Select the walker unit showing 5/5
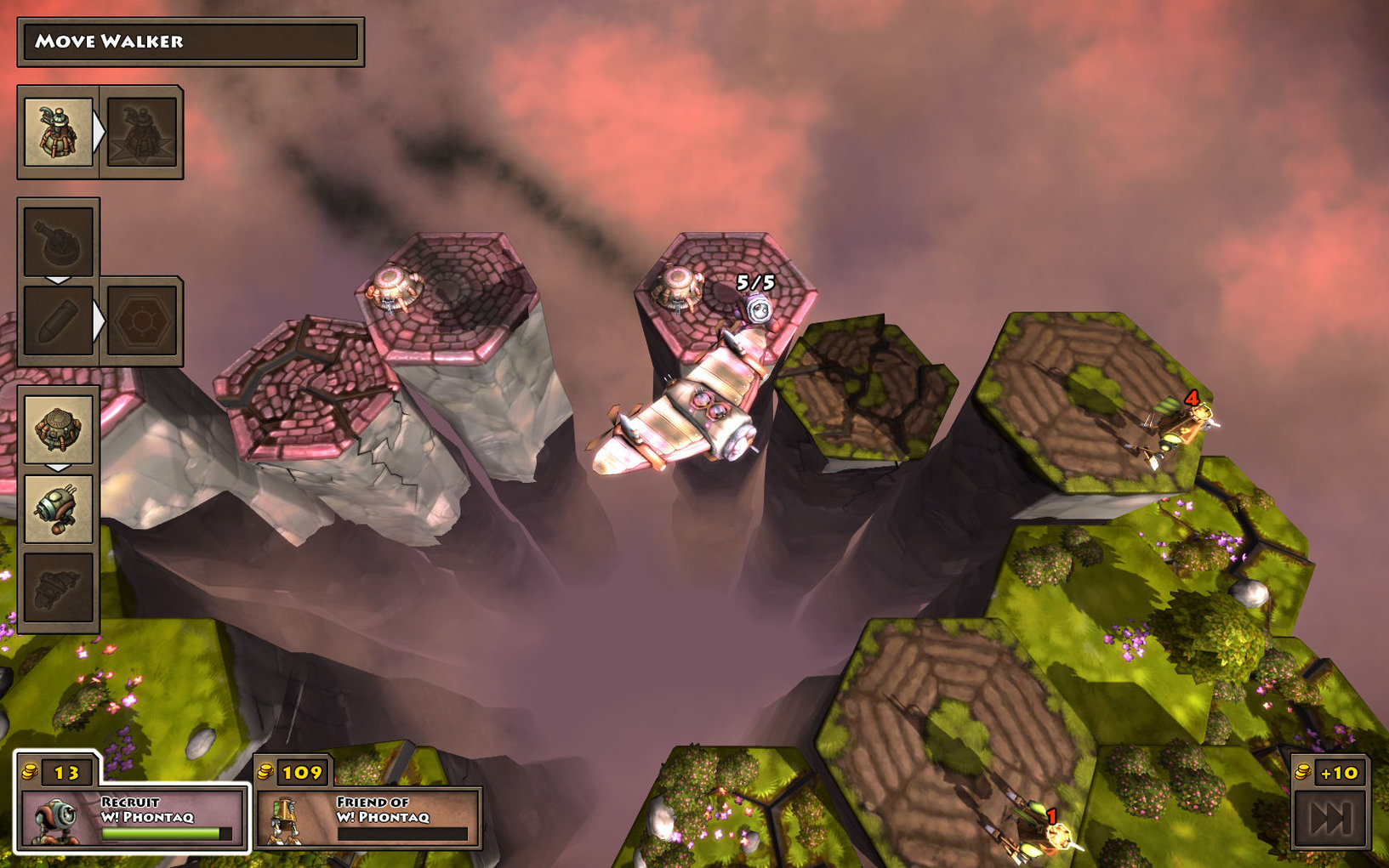This screenshot has width=1389, height=868. 755,309
